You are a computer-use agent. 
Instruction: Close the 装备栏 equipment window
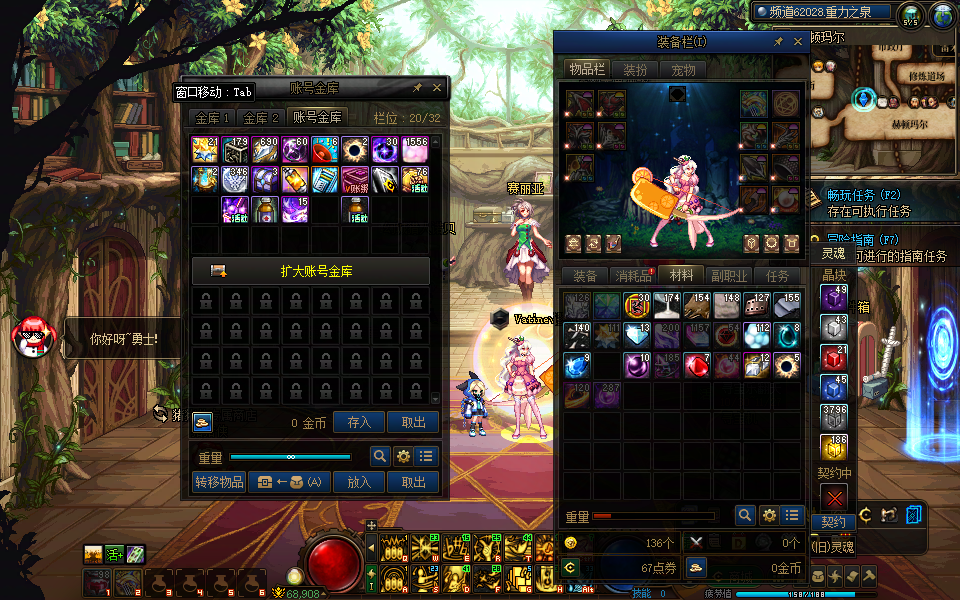tap(798, 42)
